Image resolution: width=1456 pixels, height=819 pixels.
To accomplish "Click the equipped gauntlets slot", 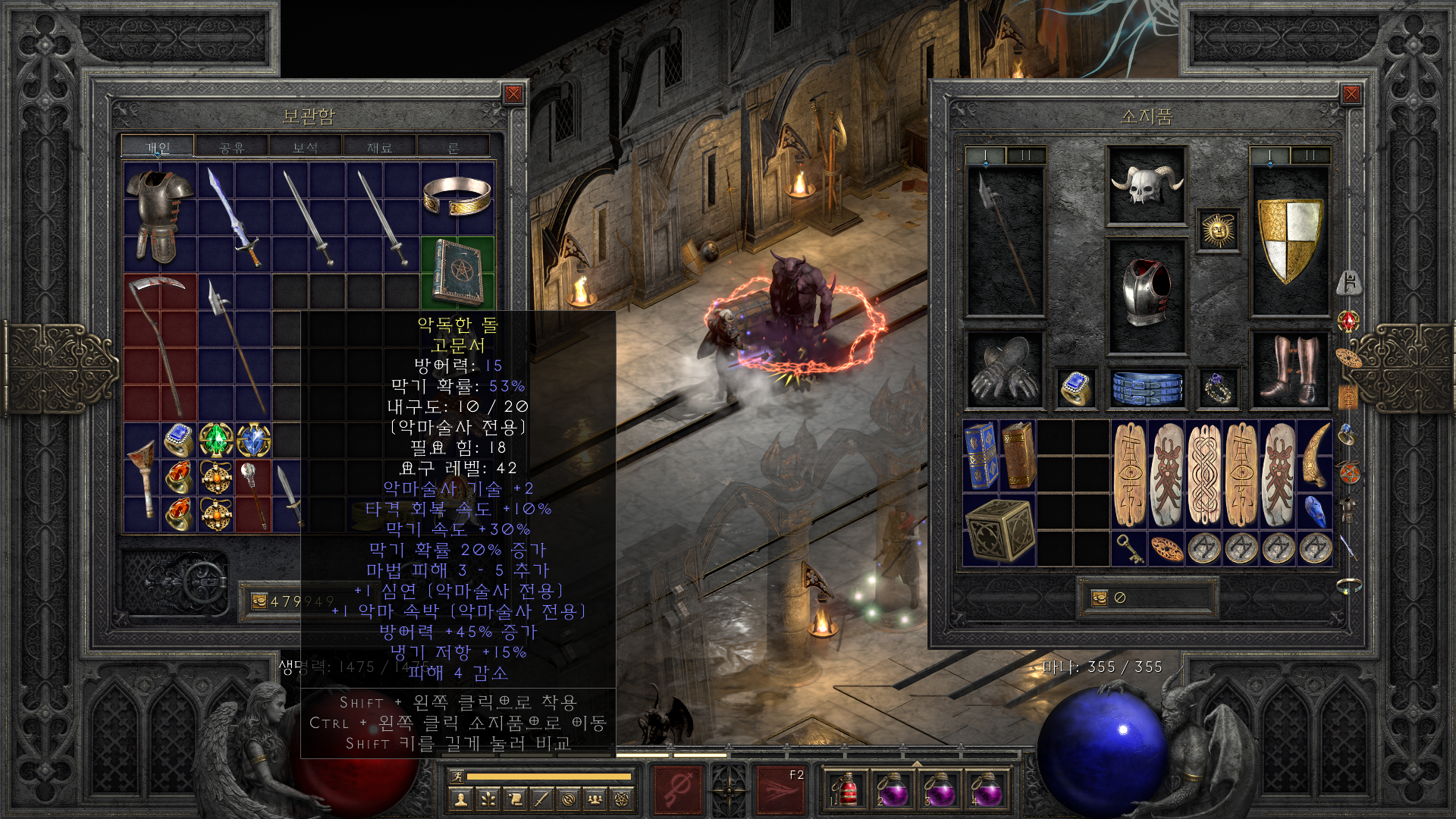I will pyautogui.click(x=1005, y=370).
